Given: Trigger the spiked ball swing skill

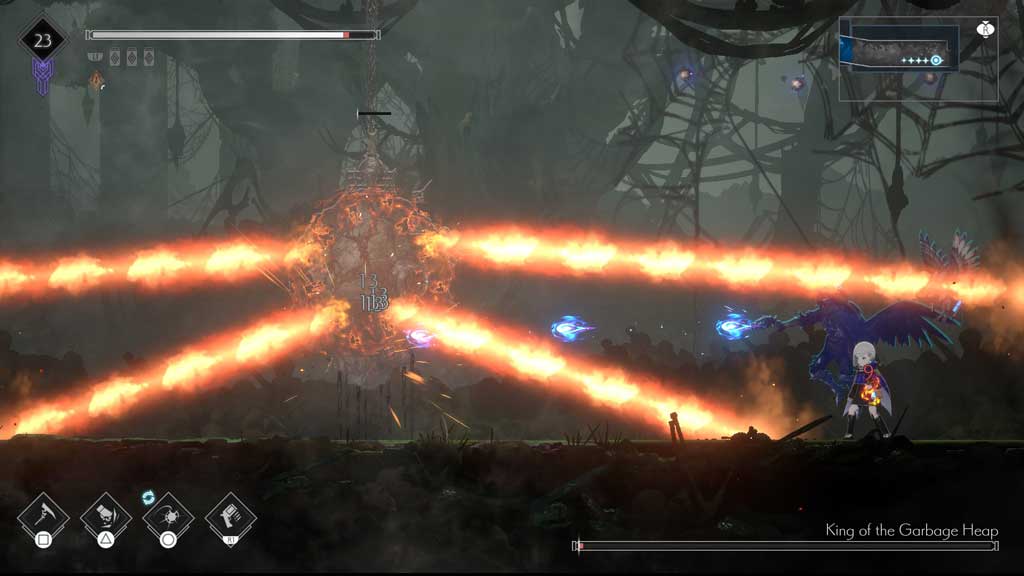Looking at the screenshot, I should pos(168,516).
